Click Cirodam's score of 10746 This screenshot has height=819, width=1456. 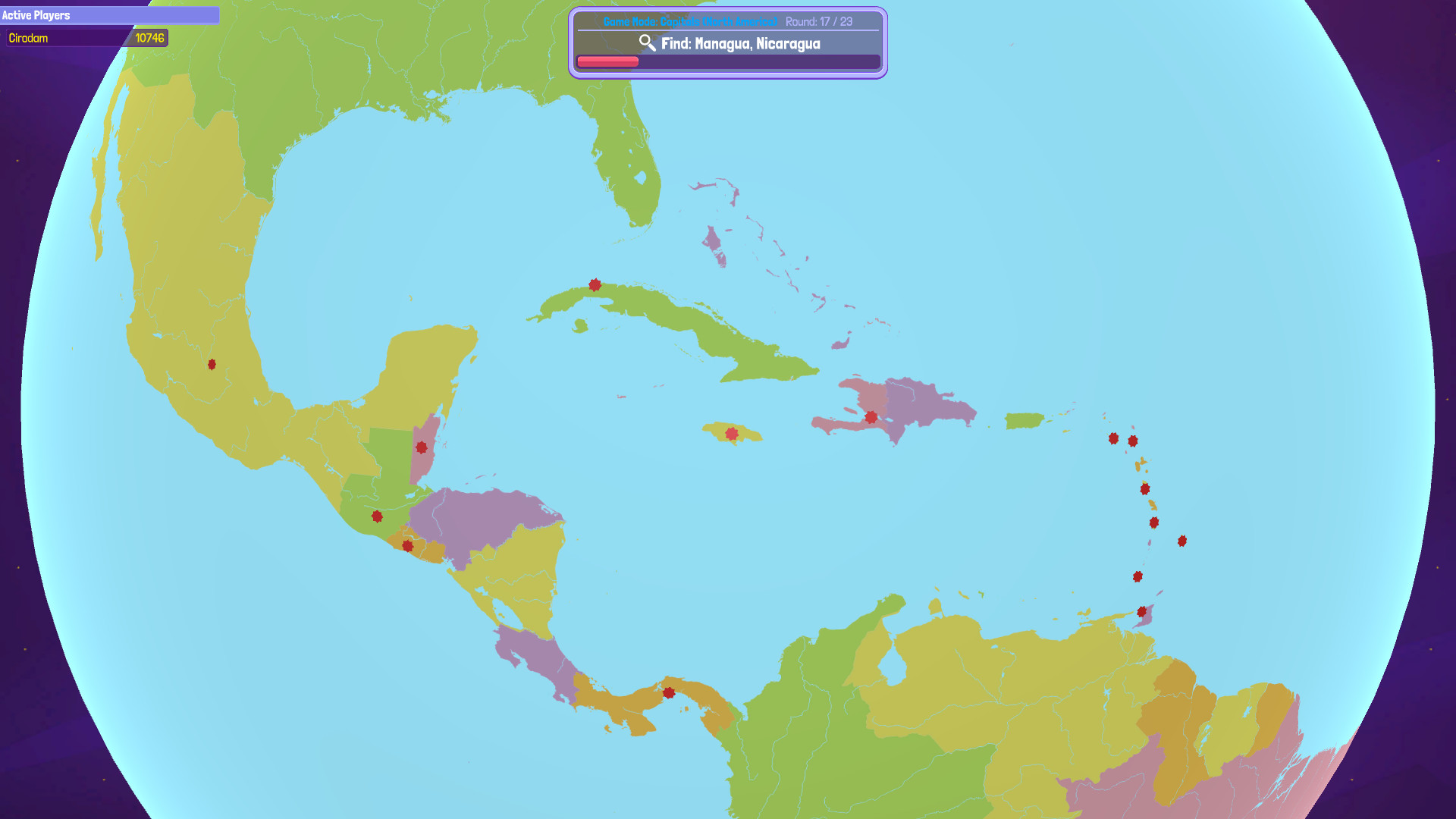(x=149, y=38)
